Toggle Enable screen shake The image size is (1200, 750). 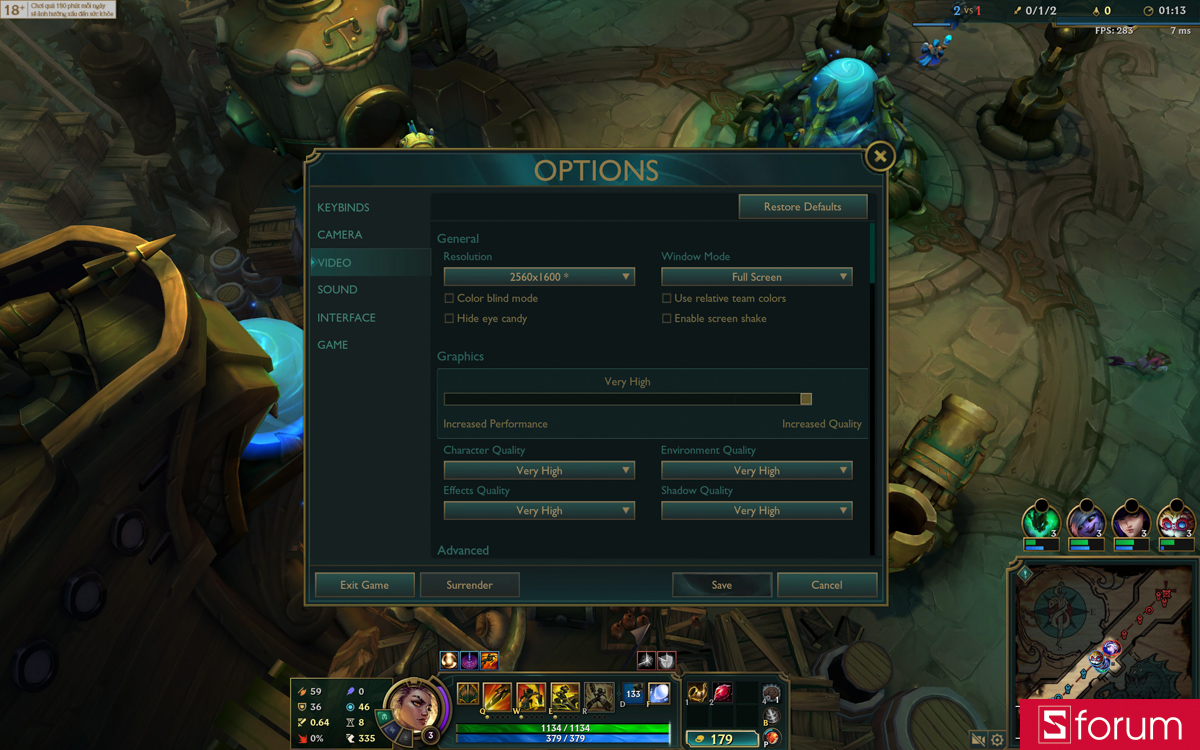coord(667,319)
